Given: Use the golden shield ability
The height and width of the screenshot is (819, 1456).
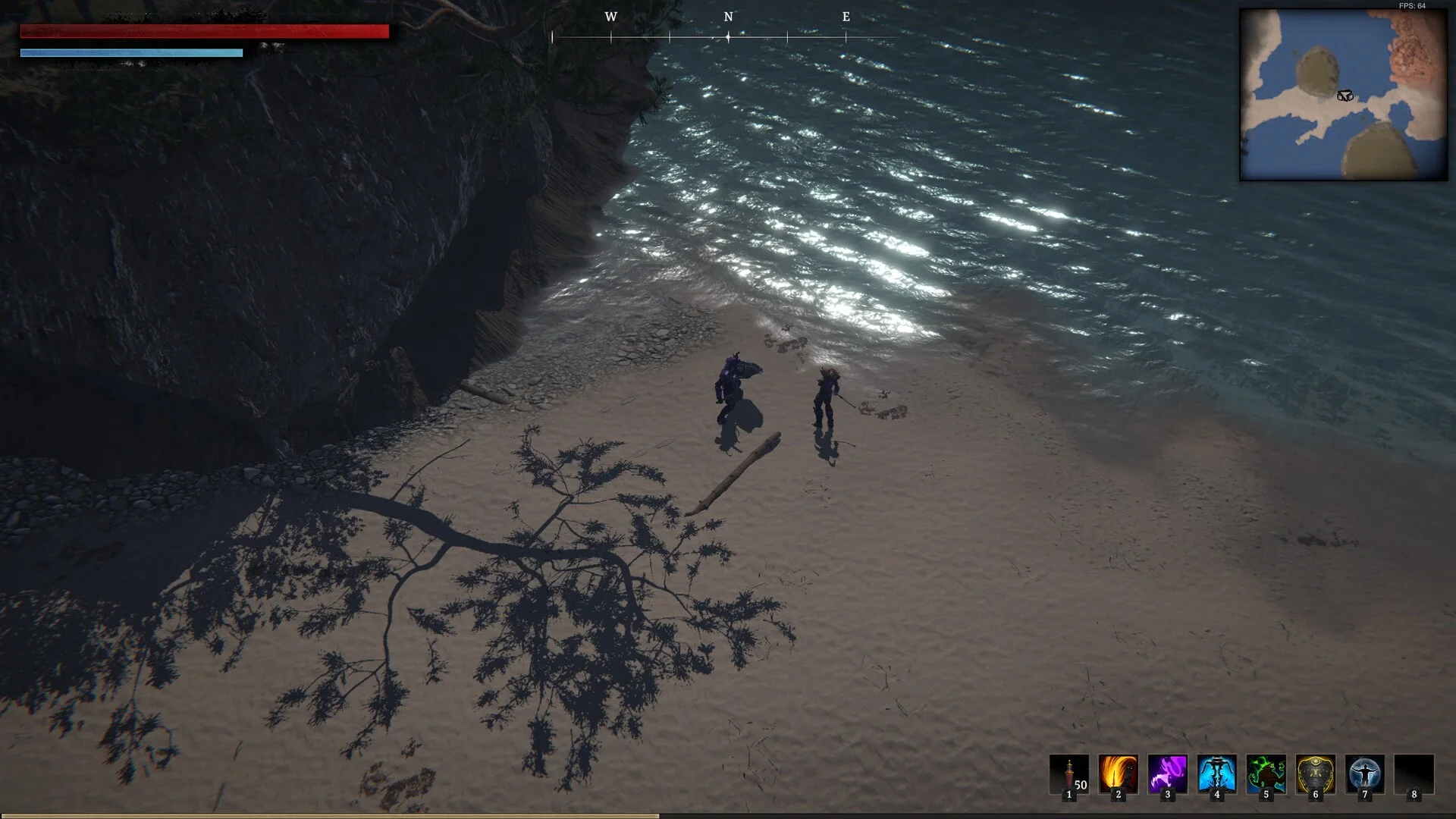Looking at the screenshot, I should (1315, 774).
